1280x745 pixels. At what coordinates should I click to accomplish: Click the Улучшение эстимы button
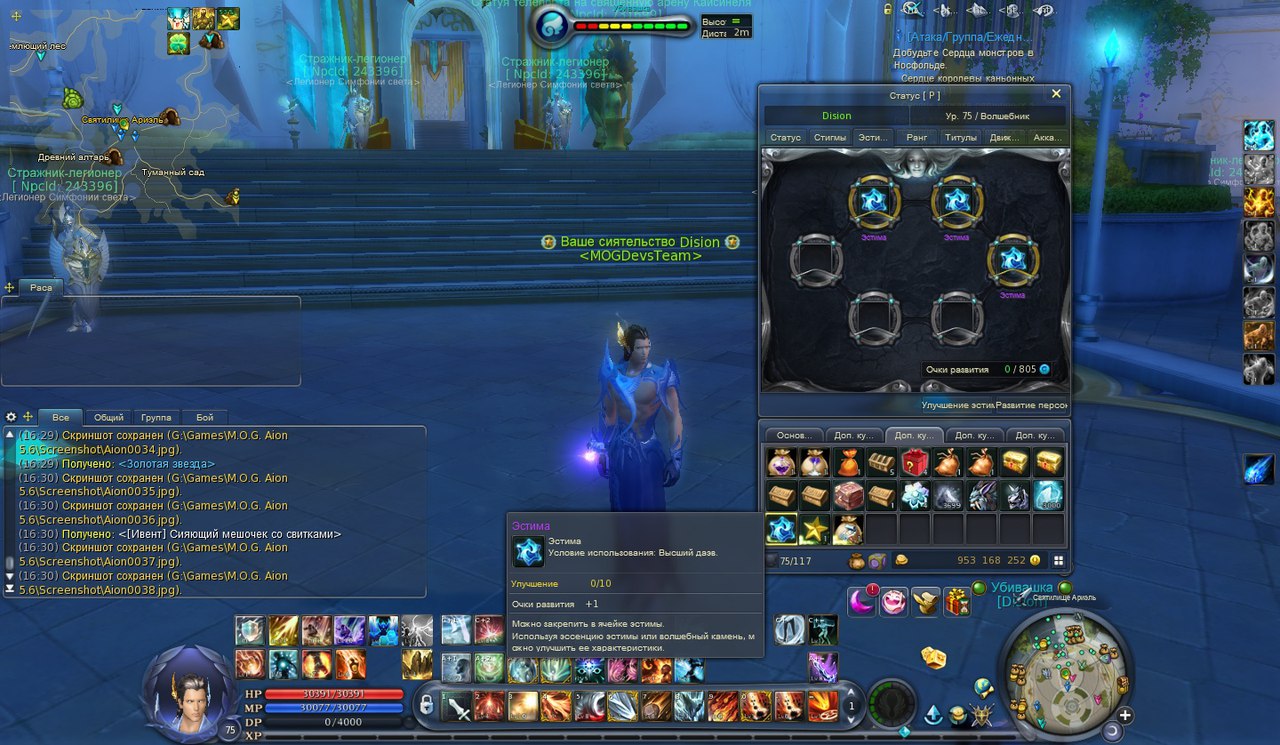958,405
